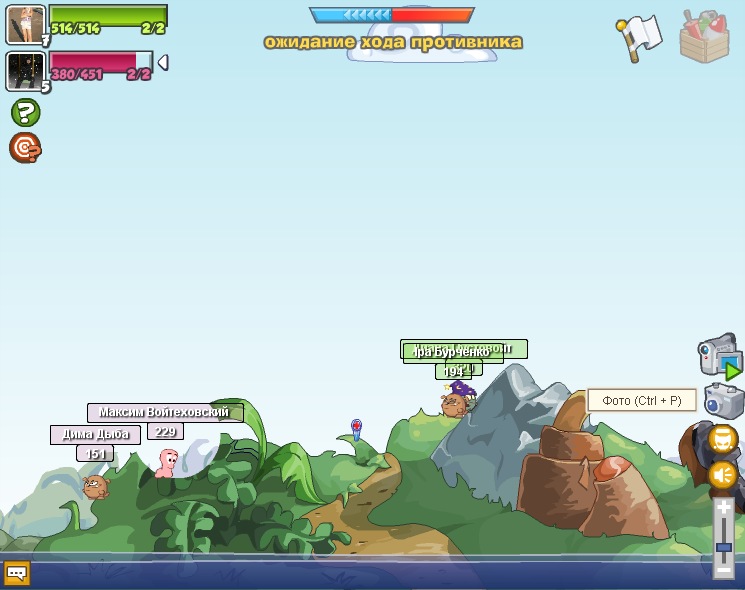
Task: Click the white arrow beside the pink team bar
Action: tap(162, 63)
